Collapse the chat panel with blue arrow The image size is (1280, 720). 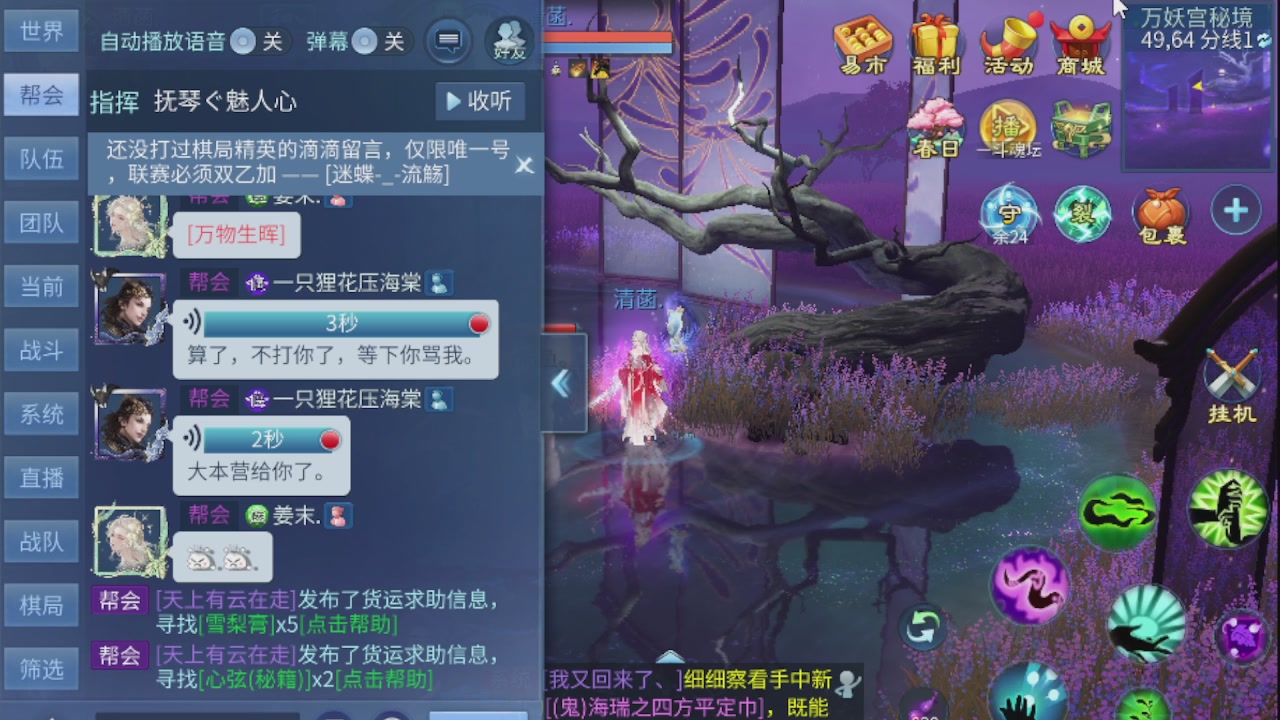coord(561,382)
